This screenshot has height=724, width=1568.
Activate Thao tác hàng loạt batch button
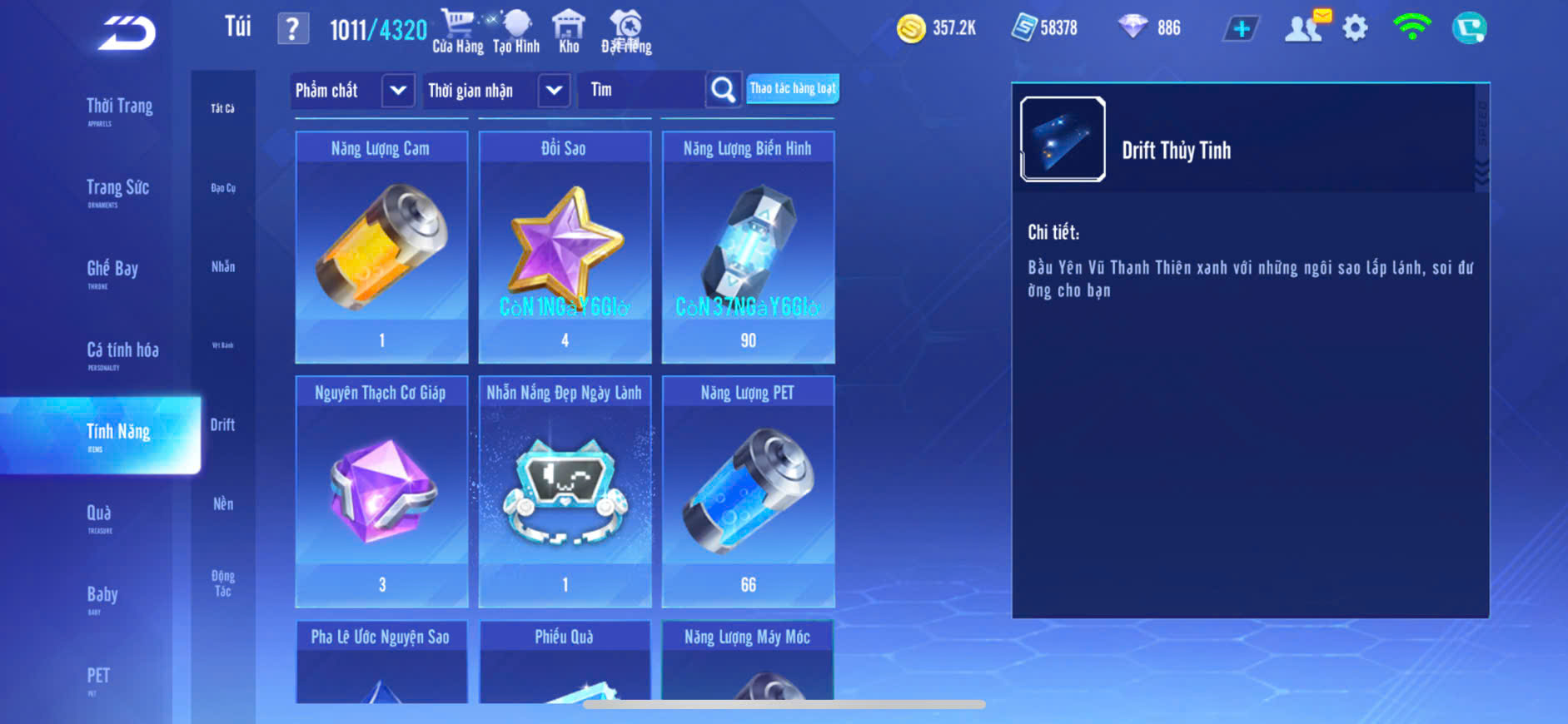[x=792, y=88]
